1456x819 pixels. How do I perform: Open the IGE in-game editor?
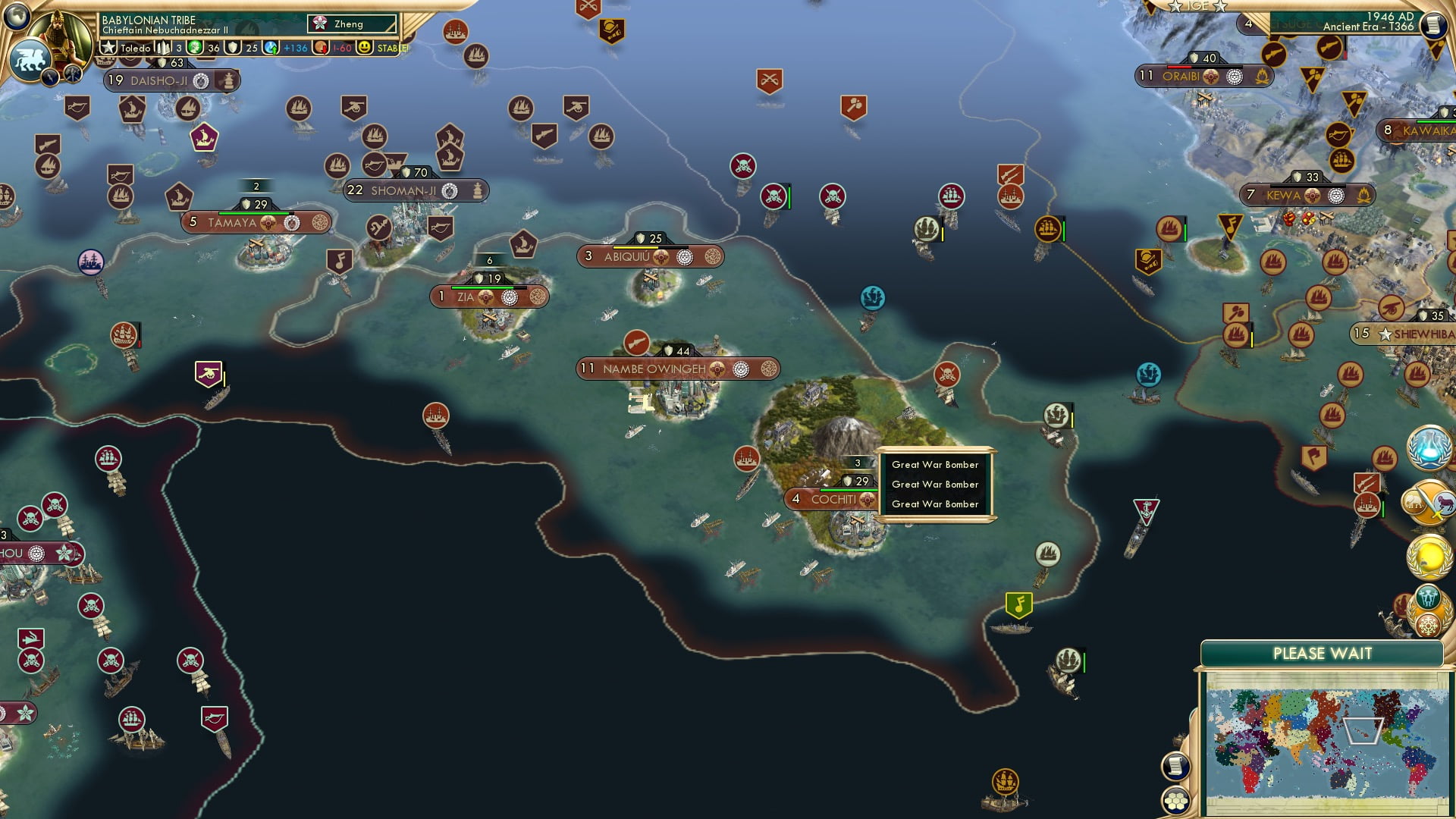[x=1197, y=6]
